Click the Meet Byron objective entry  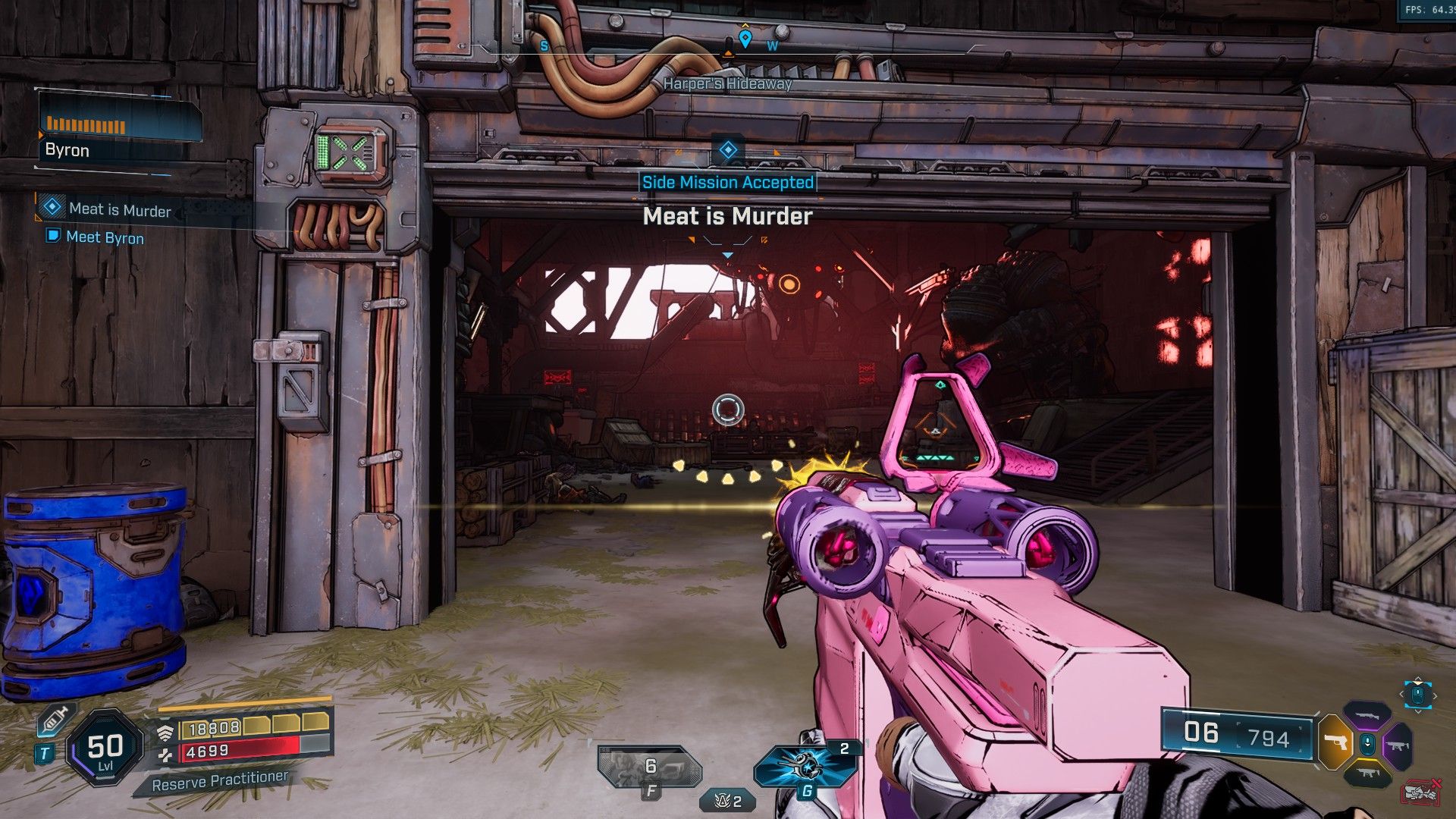point(104,237)
